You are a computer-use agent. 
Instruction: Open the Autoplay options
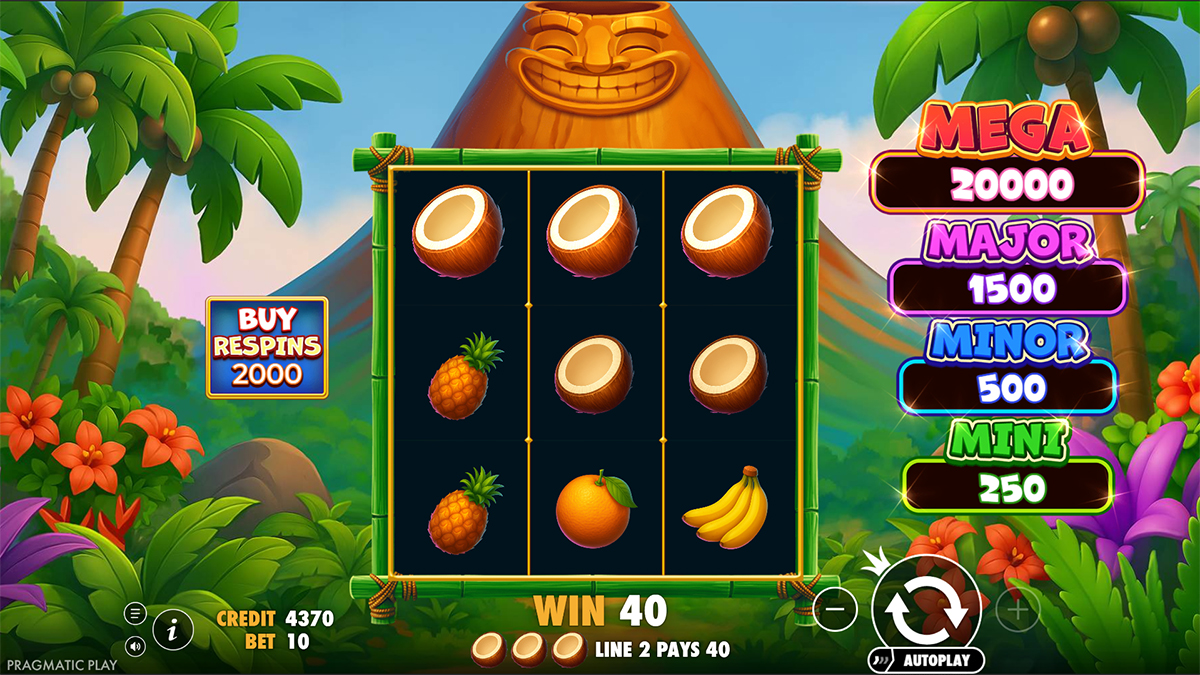click(x=926, y=660)
